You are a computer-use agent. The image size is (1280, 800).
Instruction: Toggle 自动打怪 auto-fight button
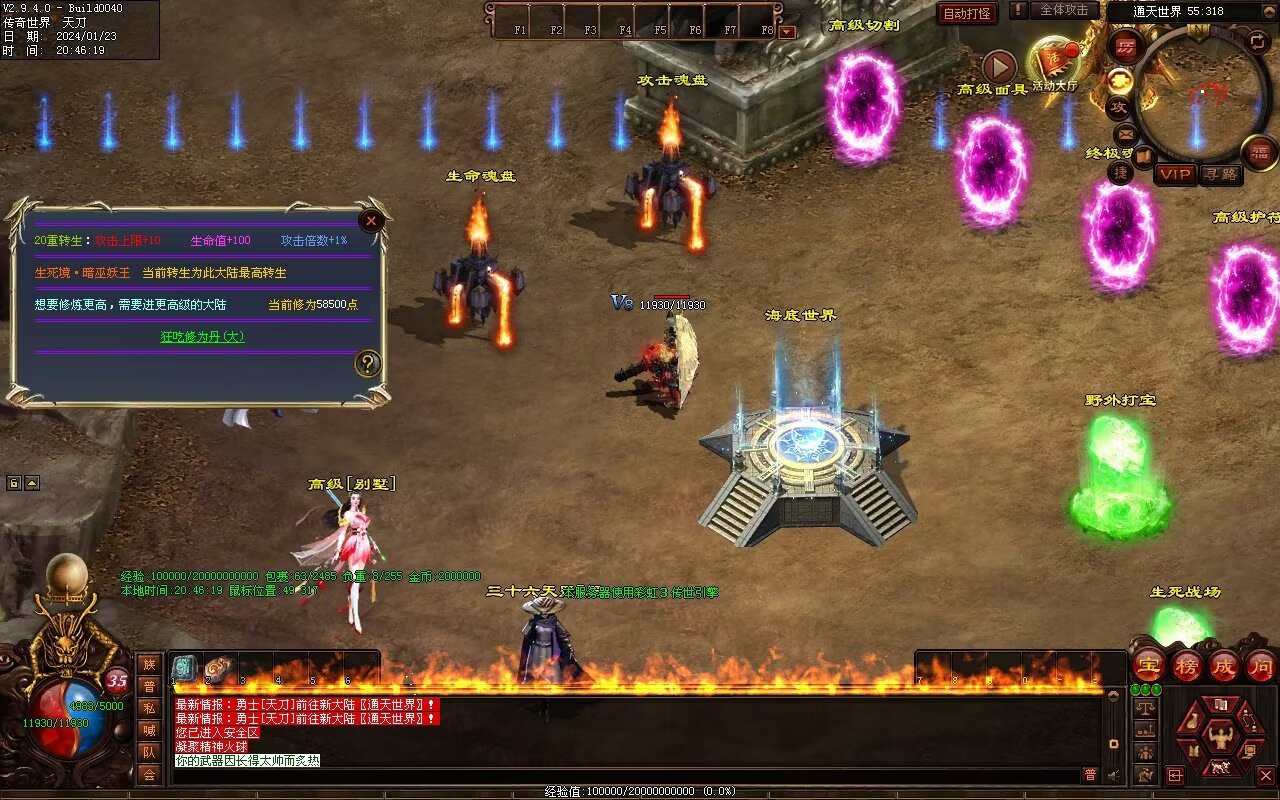(967, 13)
